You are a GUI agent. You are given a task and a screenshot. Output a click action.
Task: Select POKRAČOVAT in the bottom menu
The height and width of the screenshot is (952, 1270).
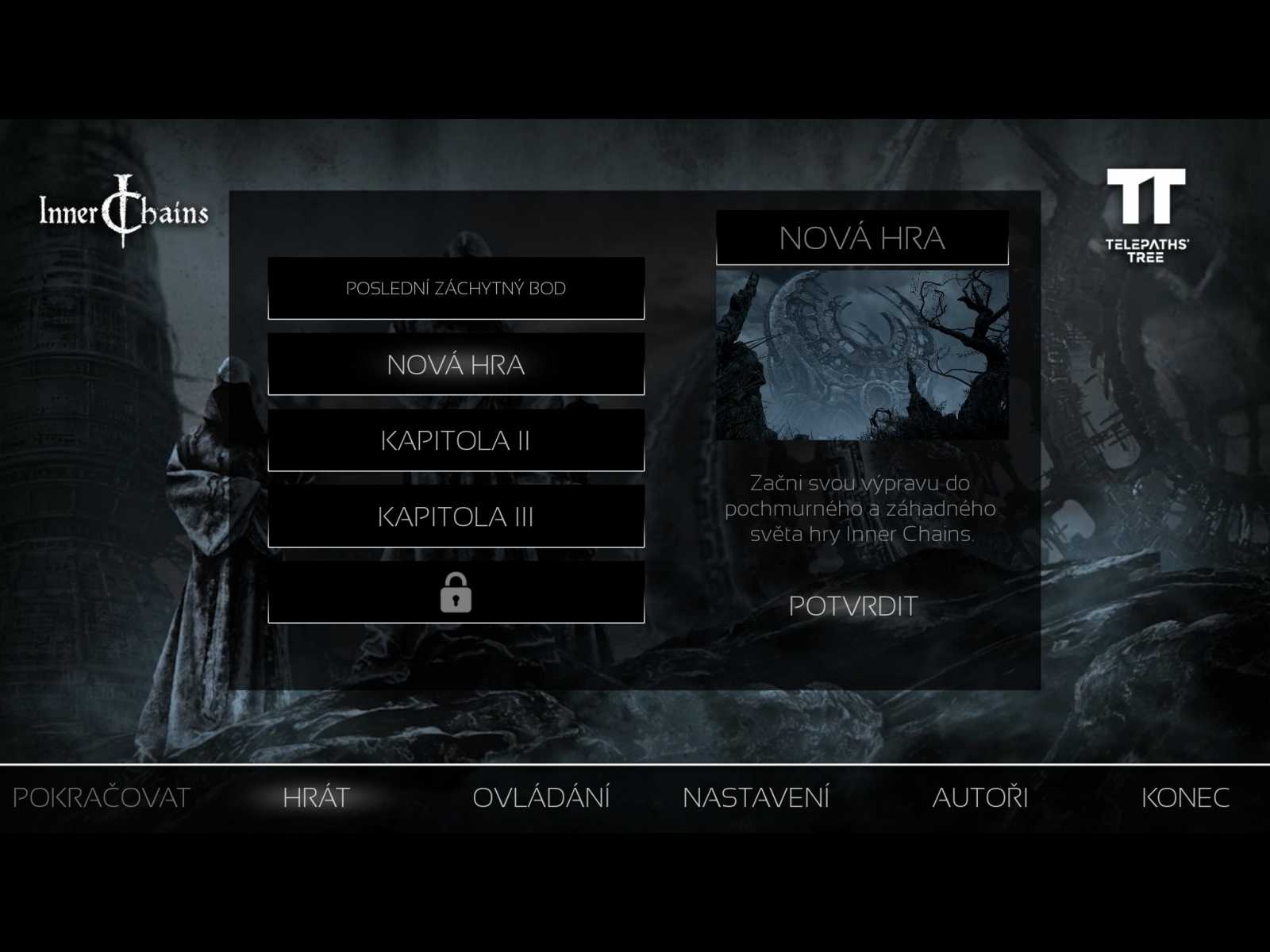pyautogui.click(x=102, y=797)
